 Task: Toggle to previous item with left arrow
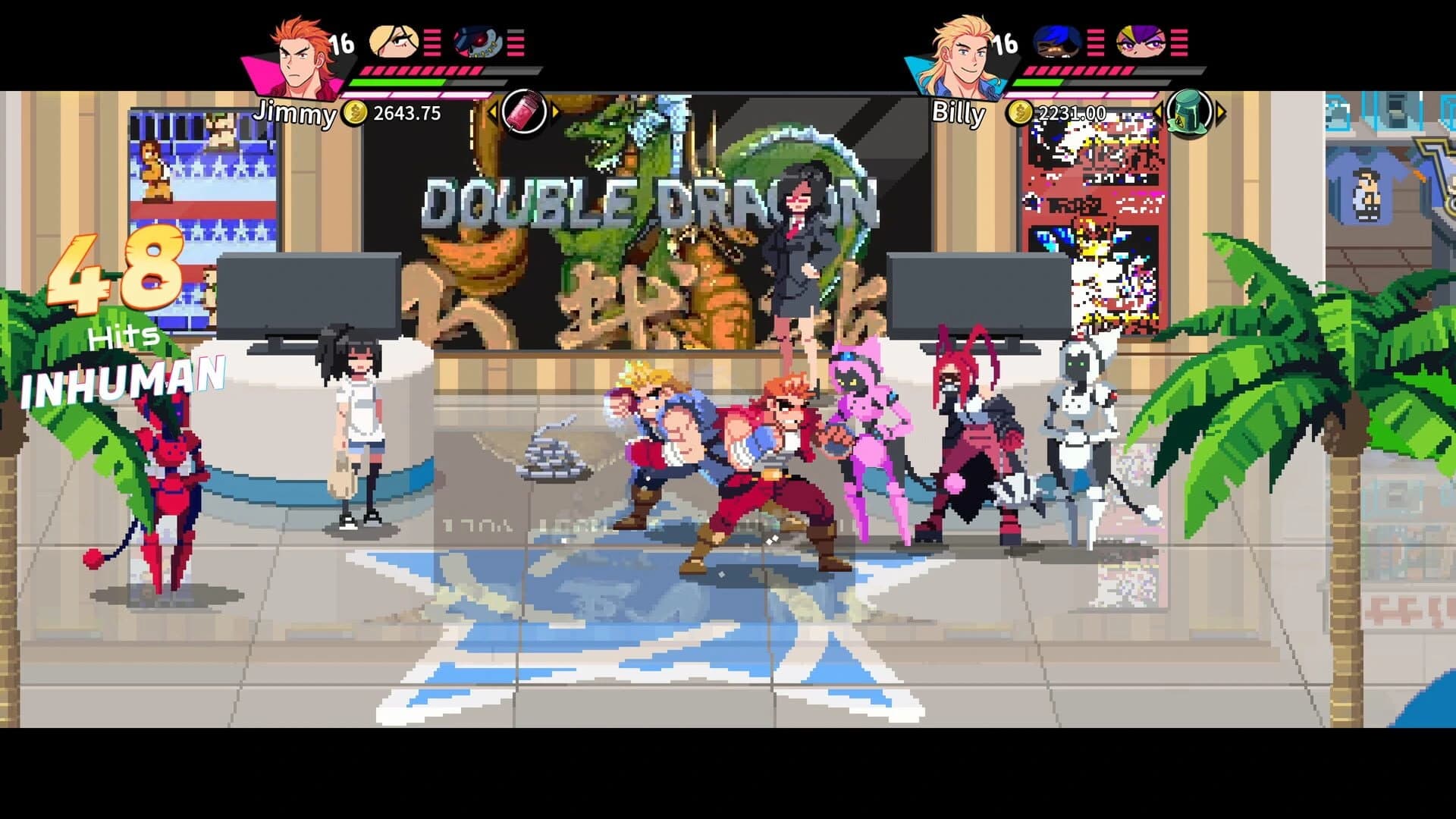coord(493,112)
